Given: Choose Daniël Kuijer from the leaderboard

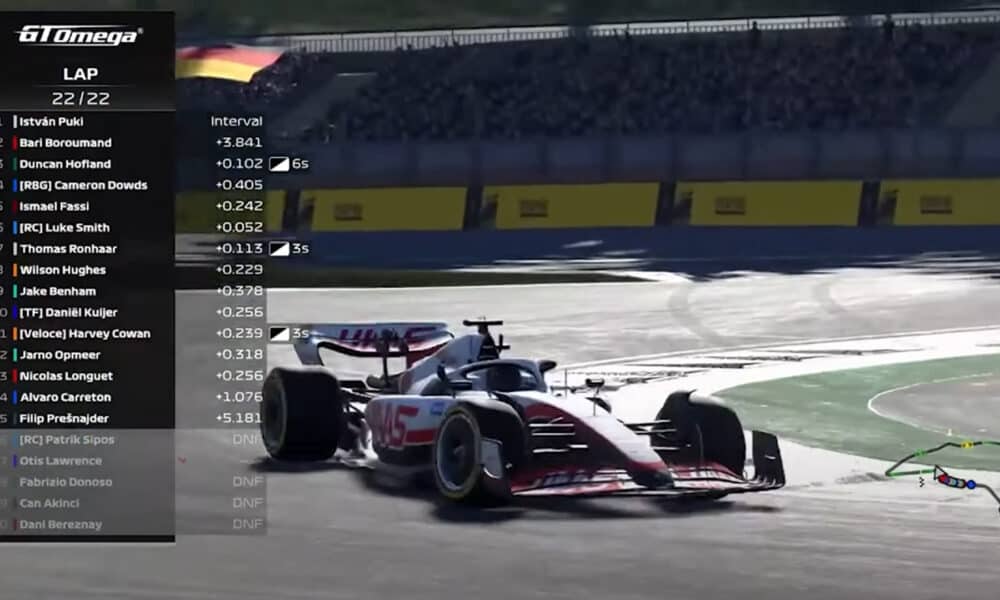Looking at the screenshot, I should (x=68, y=312).
